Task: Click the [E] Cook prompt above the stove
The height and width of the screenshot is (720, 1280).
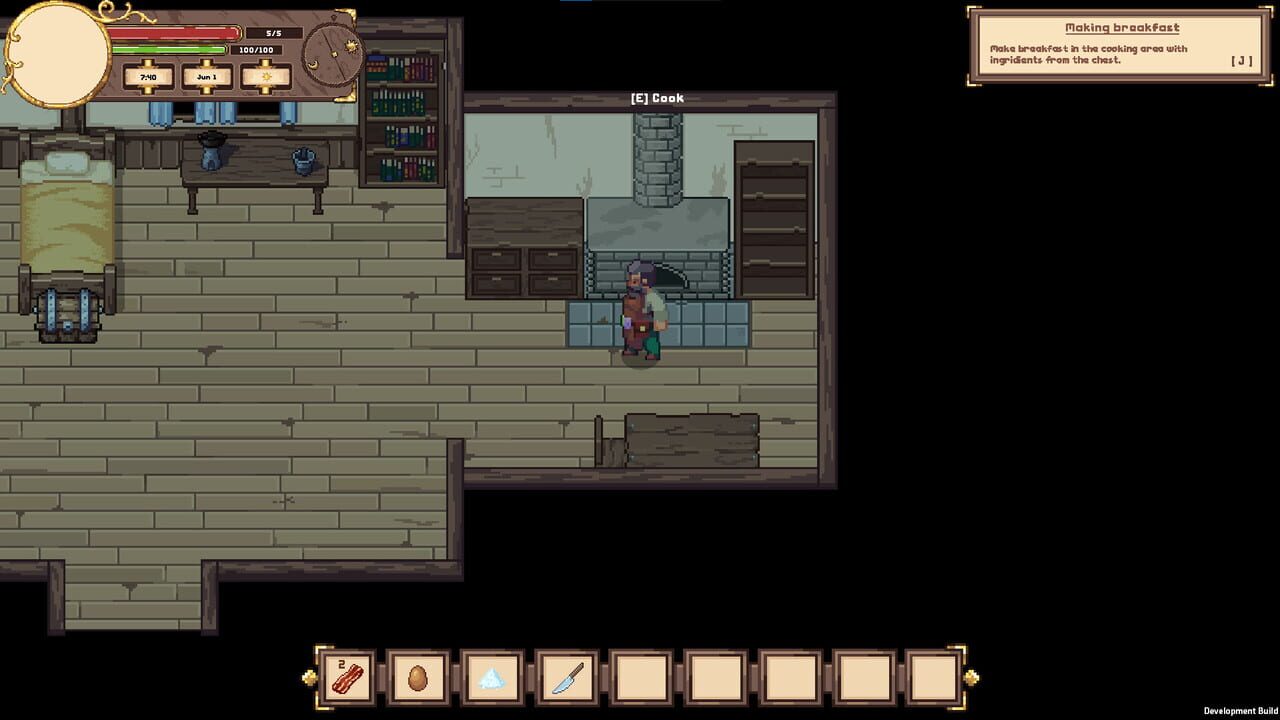Action: tap(655, 97)
